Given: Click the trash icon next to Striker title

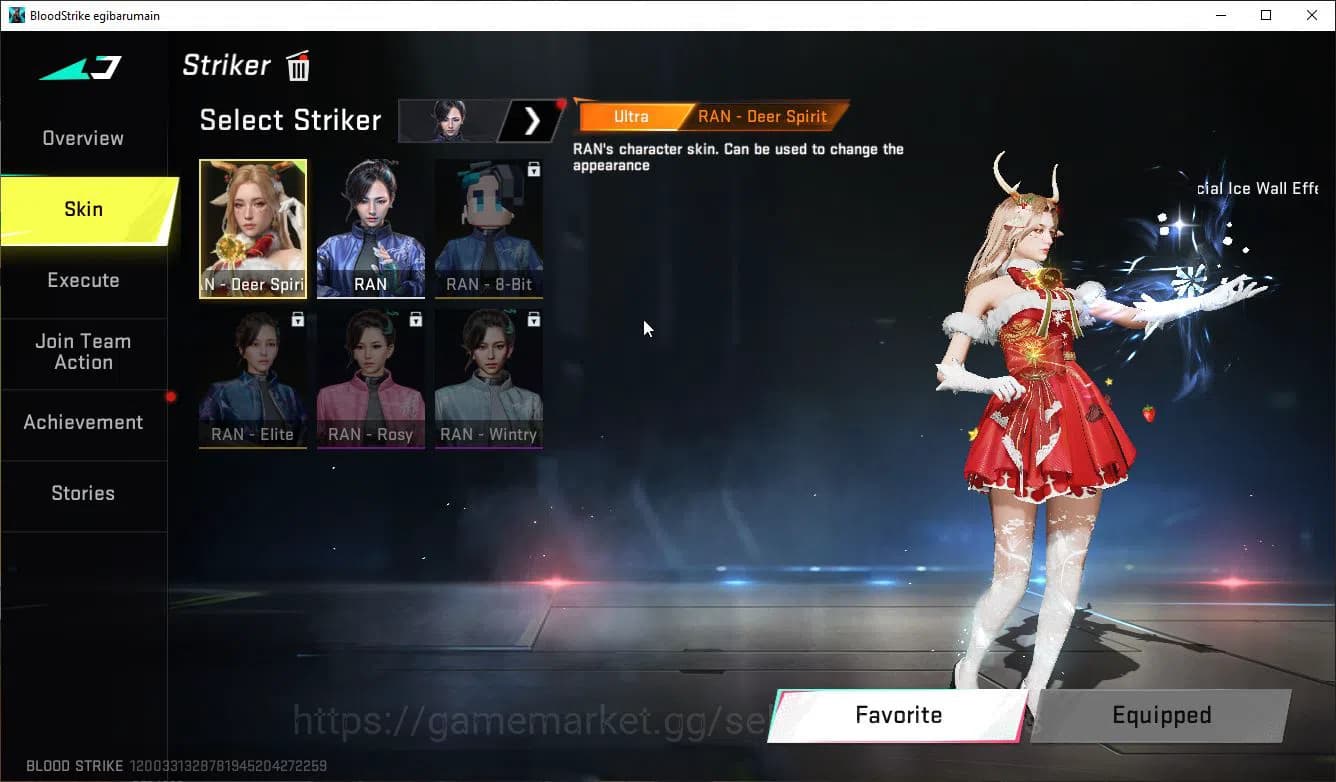Looking at the screenshot, I should pos(297,66).
